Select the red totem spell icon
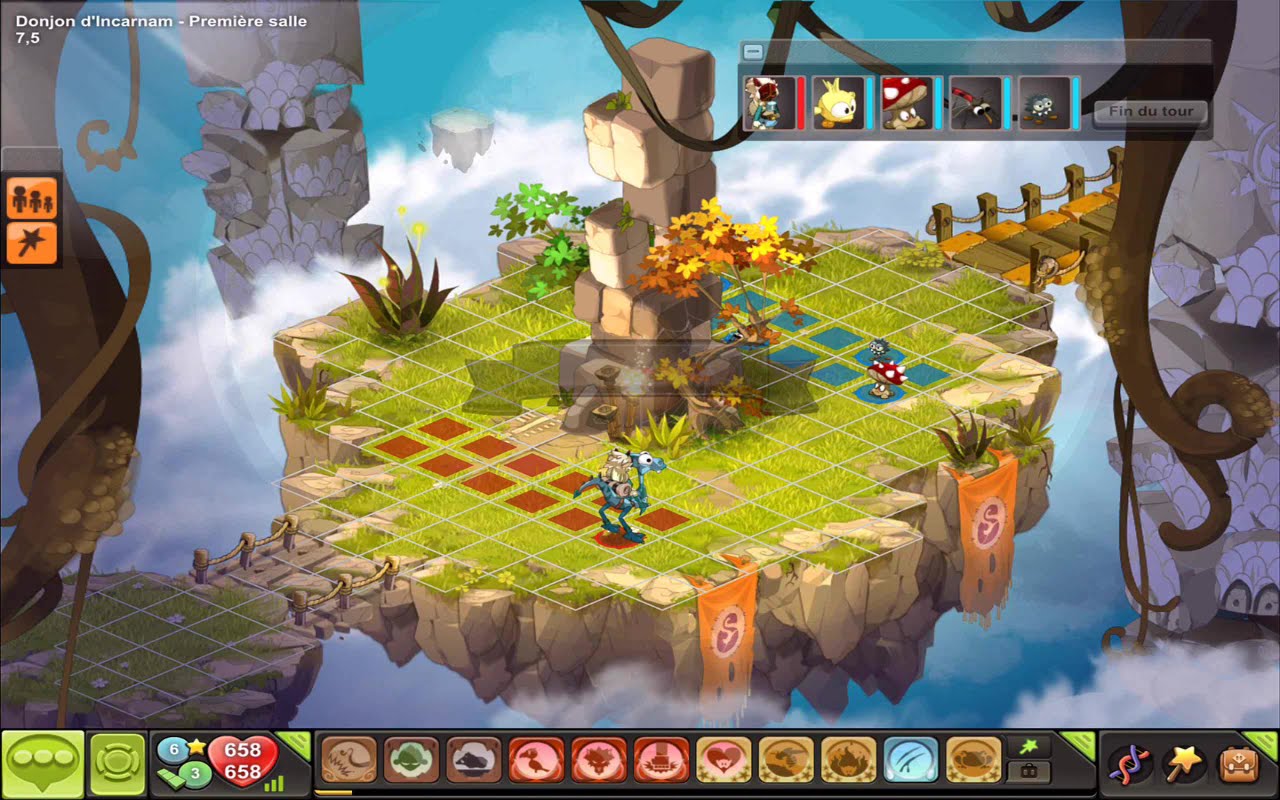 pyautogui.click(x=661, y=760)
